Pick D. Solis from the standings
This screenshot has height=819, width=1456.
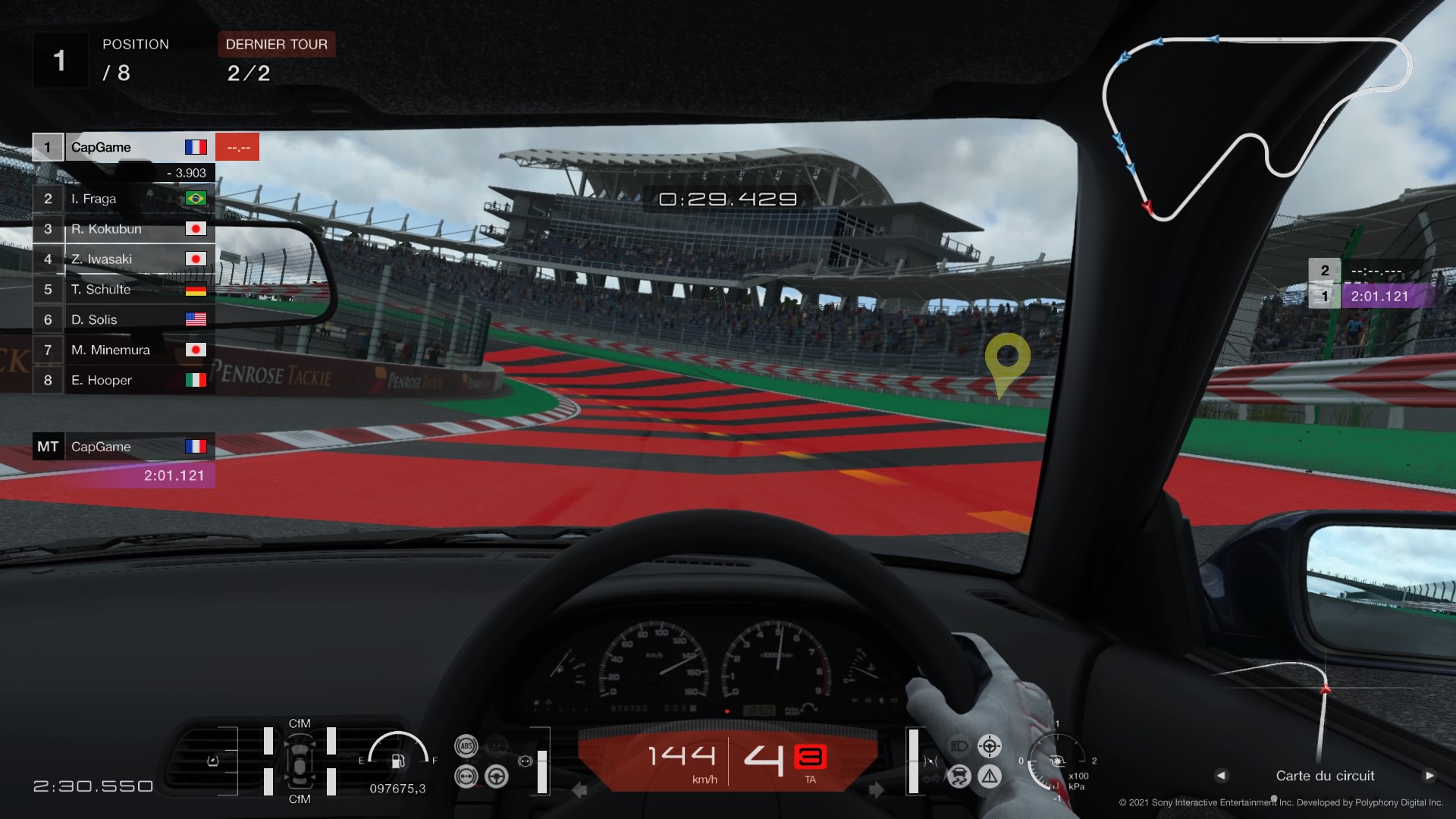(x=124, y=320)
